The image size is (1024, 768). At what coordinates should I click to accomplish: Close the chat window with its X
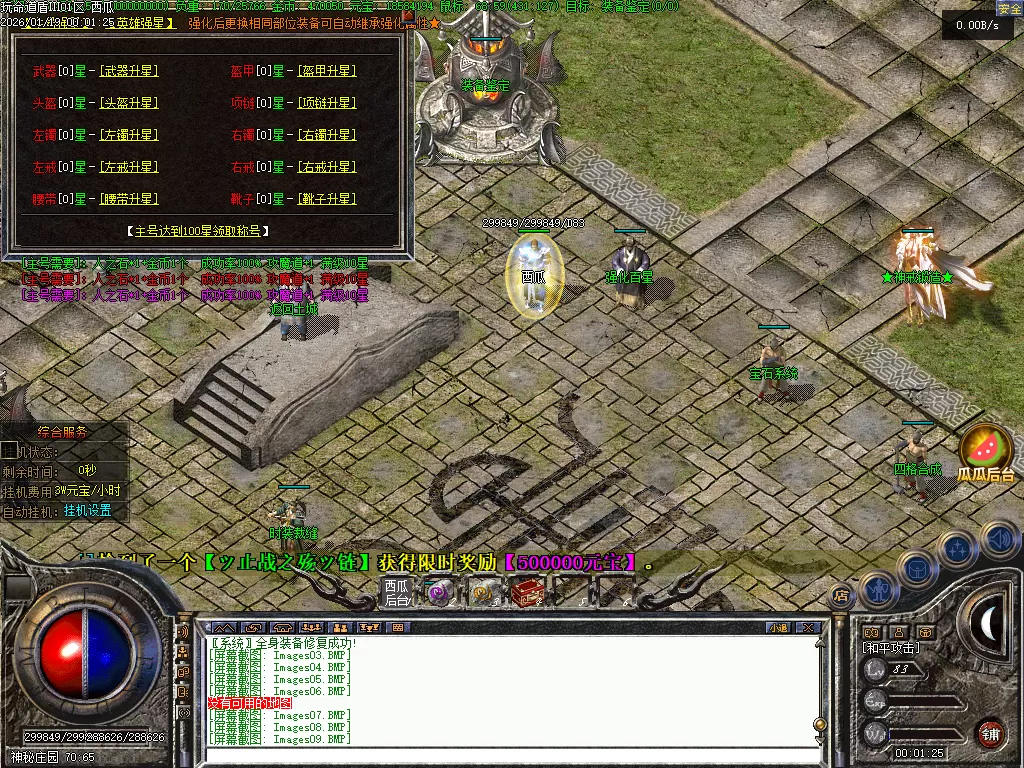pos(807,628)
